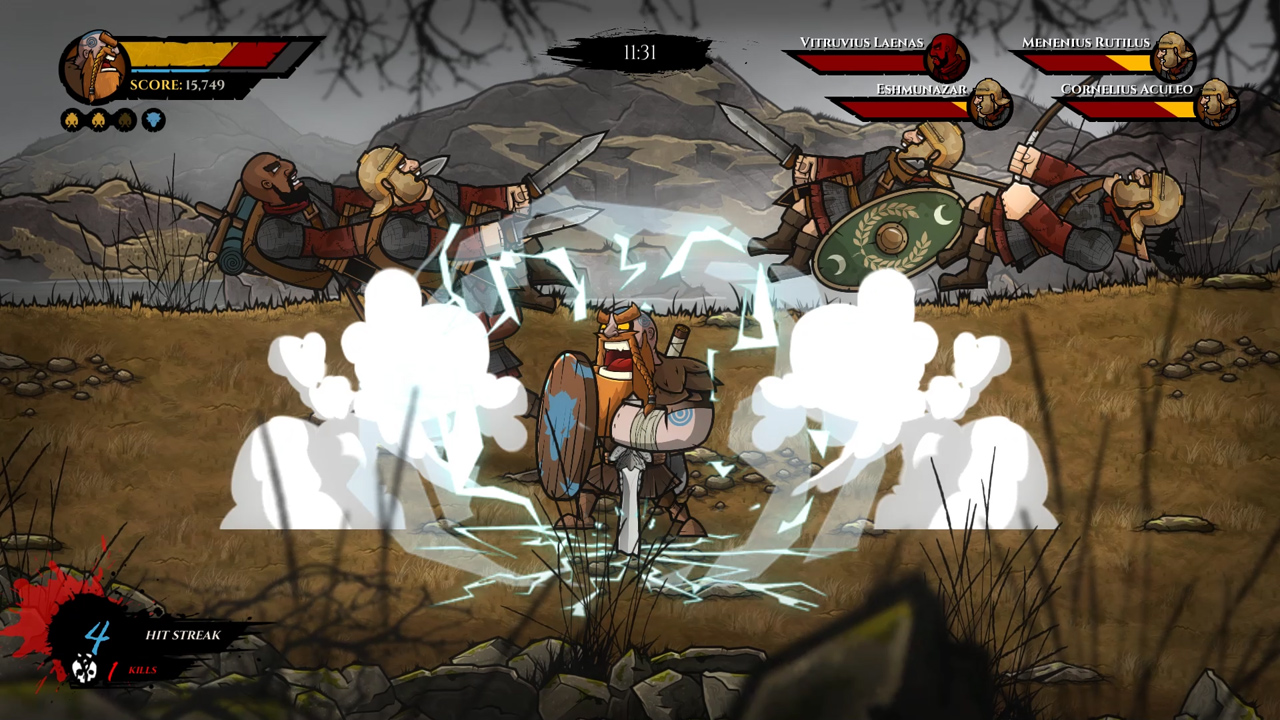Click the SCORE: 15,749 text
This screenshot has height=720, width=1280.
pos(176,83)
